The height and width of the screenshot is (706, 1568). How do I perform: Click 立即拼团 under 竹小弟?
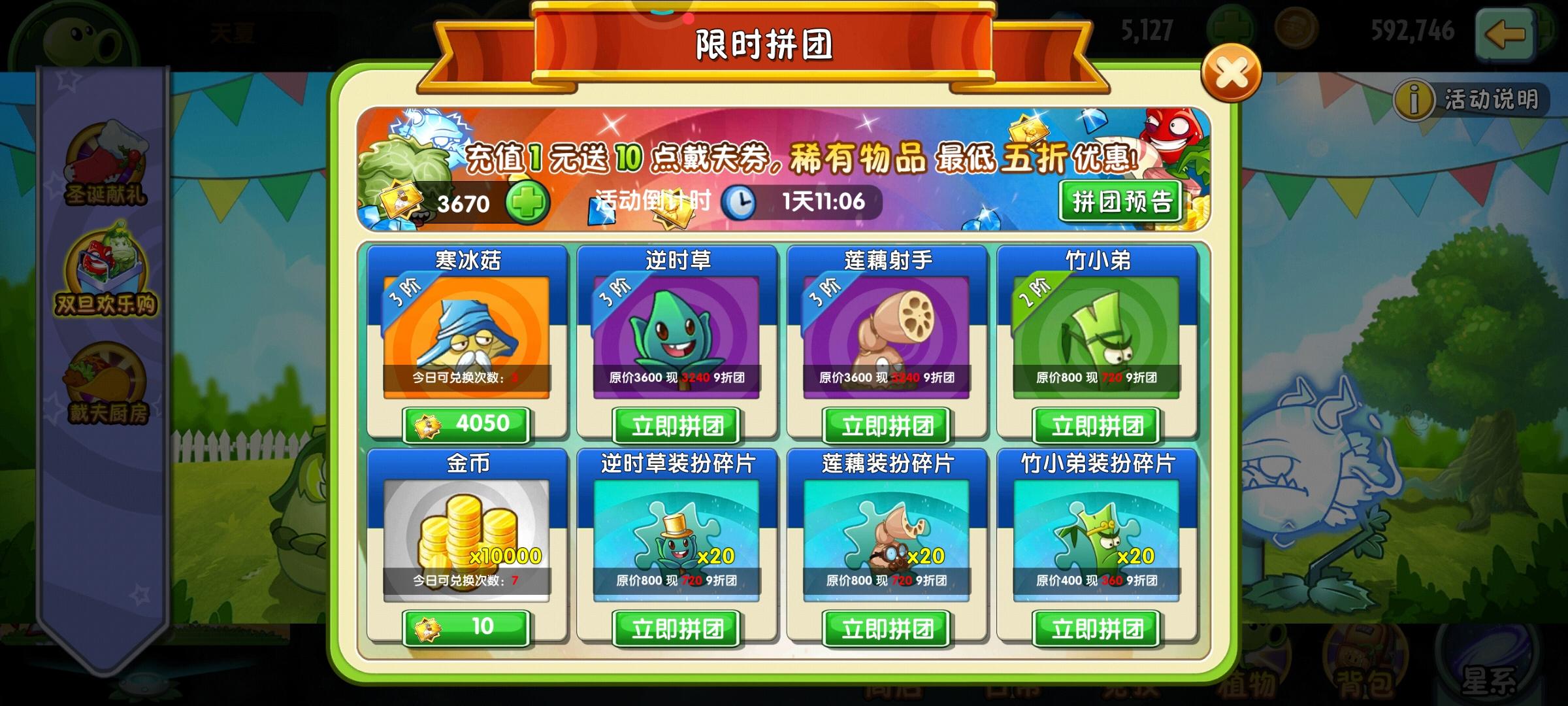[1096, 424]
